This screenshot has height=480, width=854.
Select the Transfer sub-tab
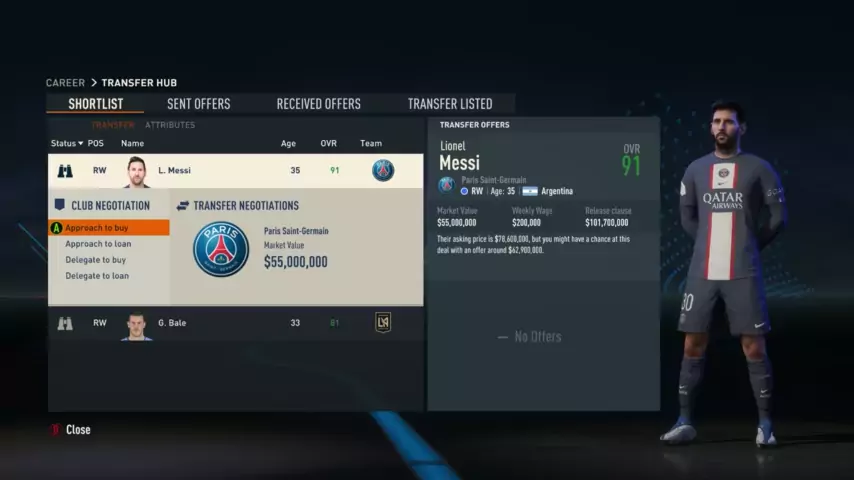pos(113,125)
